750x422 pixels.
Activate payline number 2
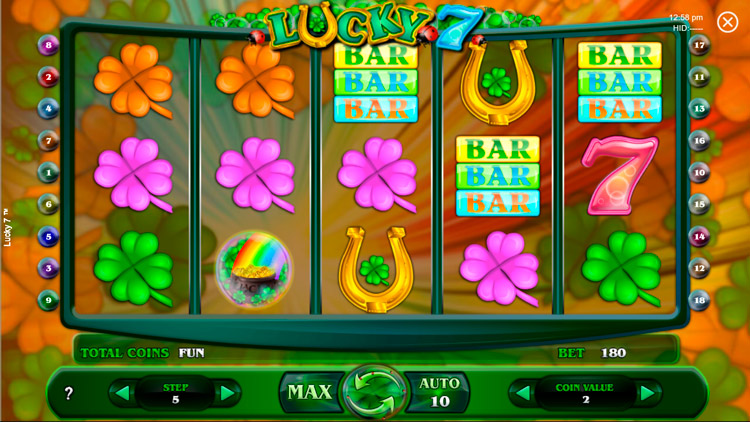(x=47, y=76)
